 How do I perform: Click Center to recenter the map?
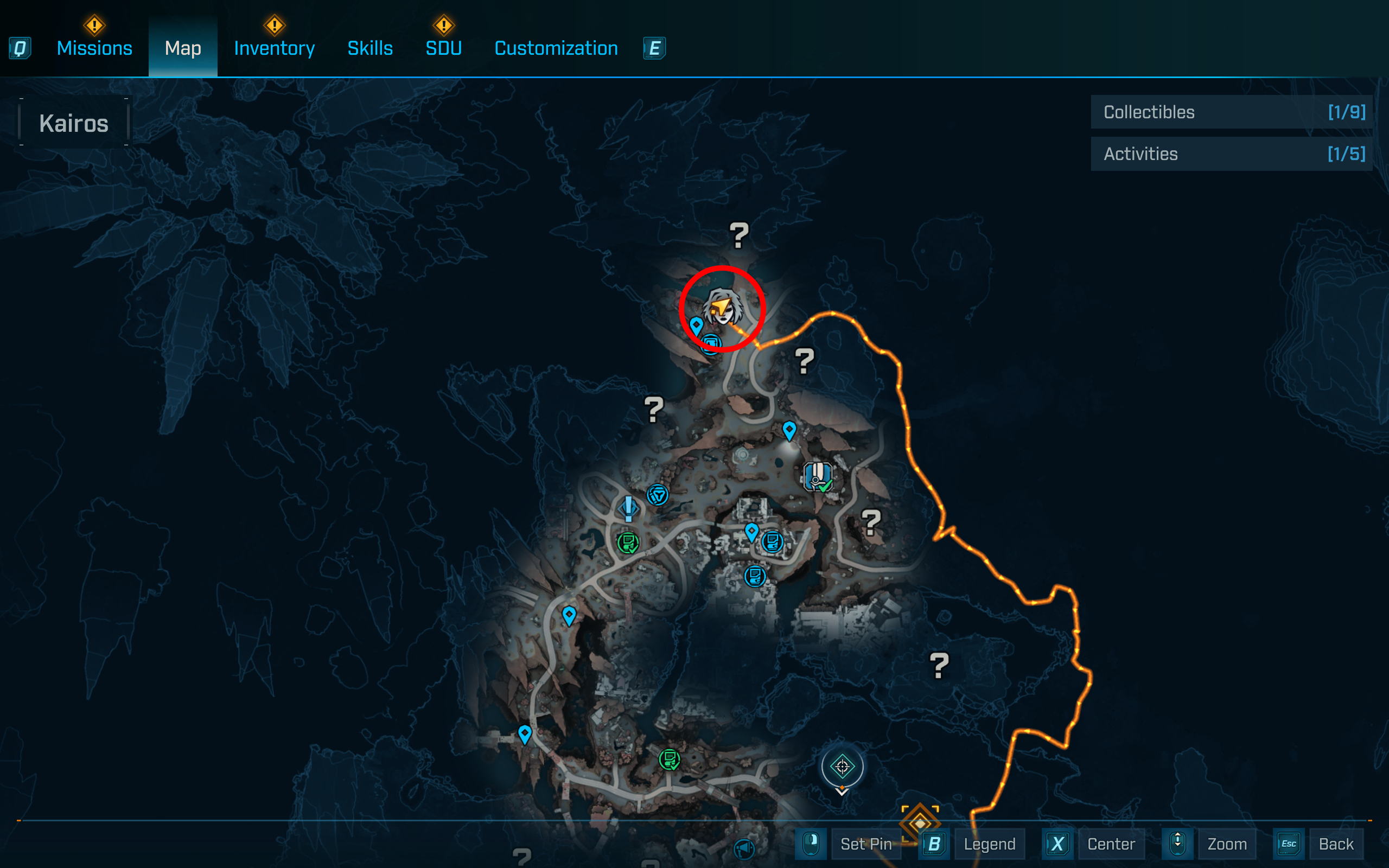[1111, 844]
